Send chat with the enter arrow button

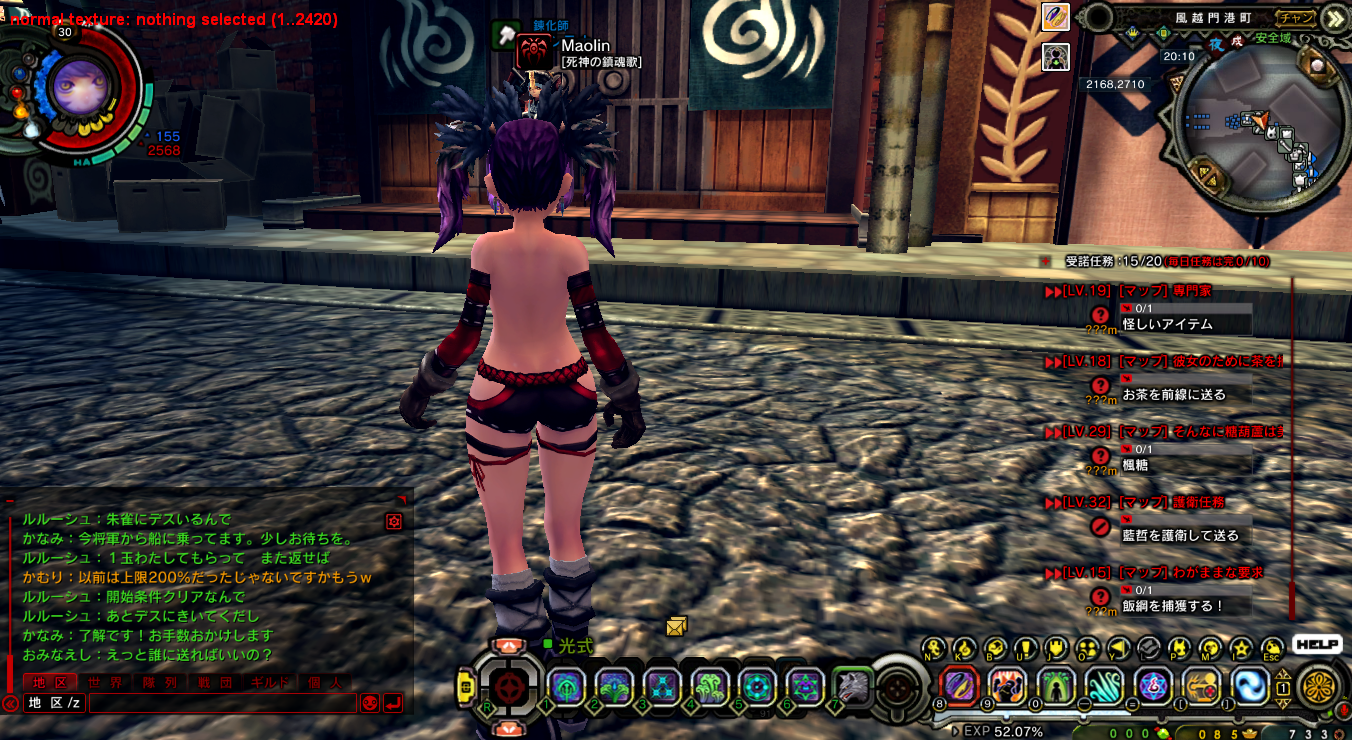(394, 703)
